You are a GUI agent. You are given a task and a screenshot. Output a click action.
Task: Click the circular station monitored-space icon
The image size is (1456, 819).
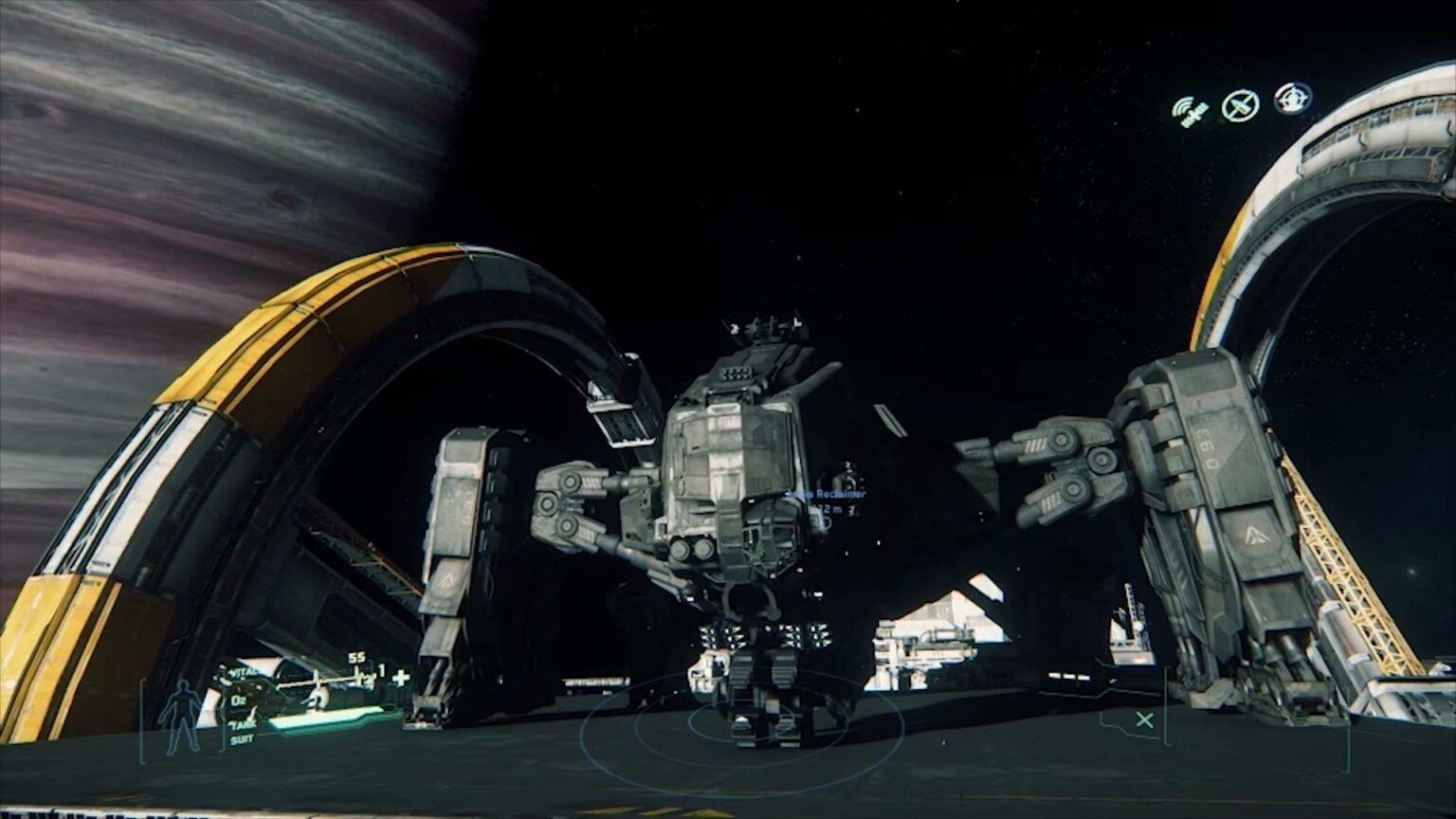pos(1292,98)
